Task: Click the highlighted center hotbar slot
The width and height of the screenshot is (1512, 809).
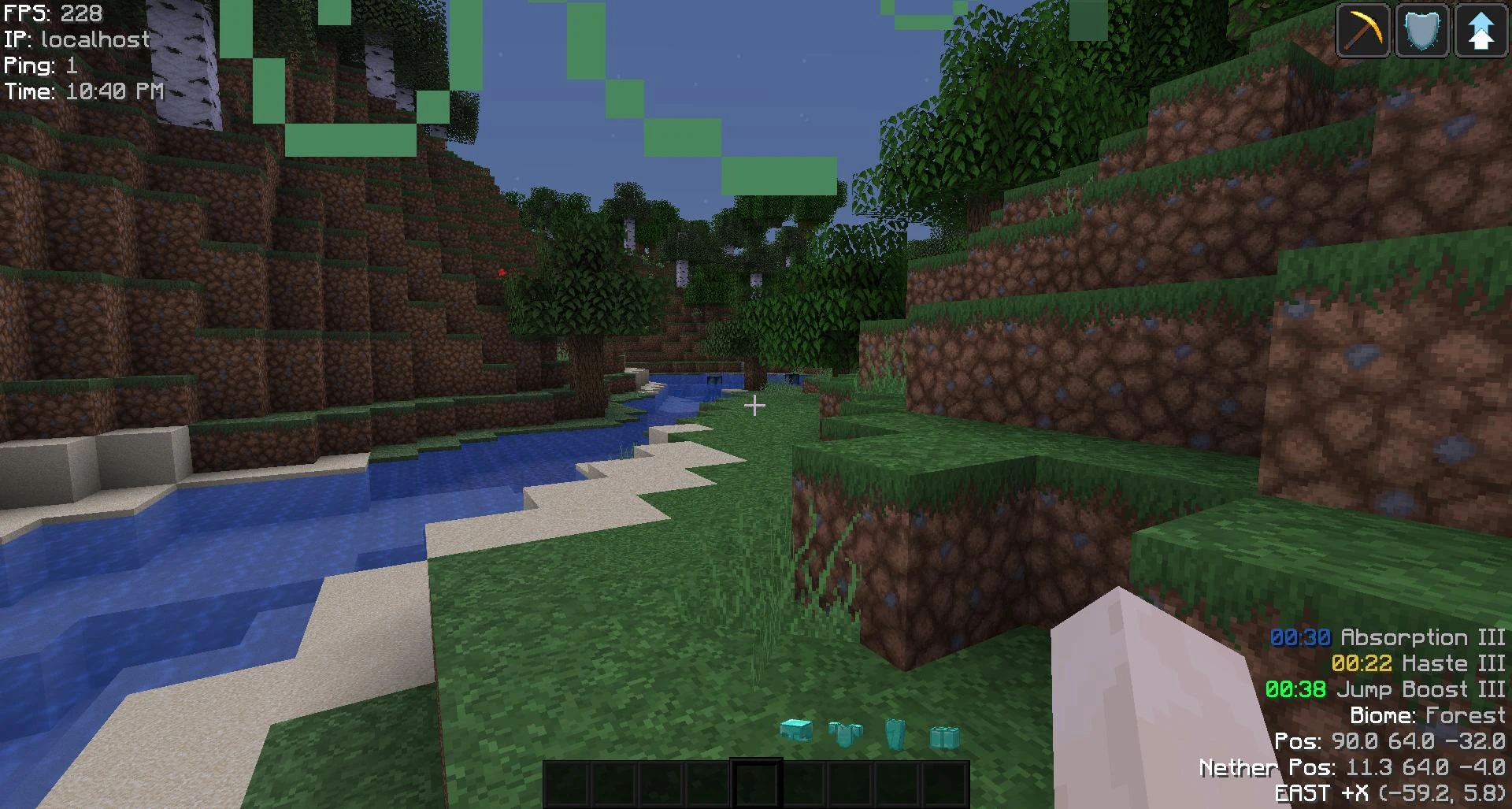Action: pos(756,783)
